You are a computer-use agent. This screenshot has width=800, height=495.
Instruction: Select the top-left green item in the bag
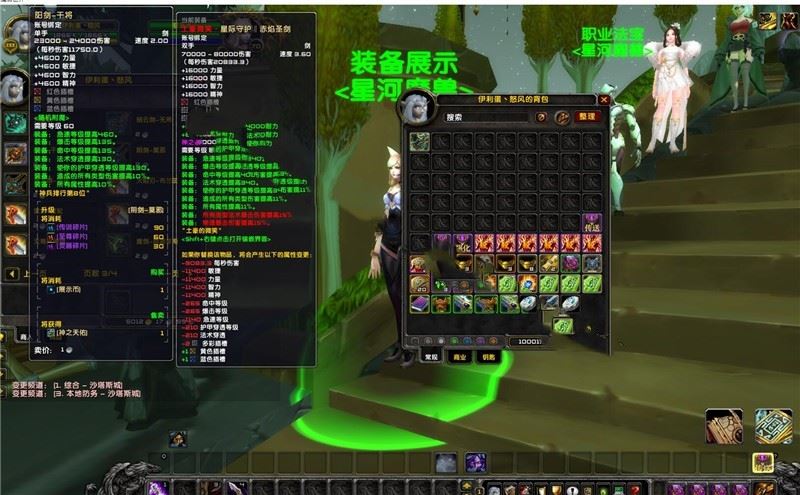click(x=420, y=140)
